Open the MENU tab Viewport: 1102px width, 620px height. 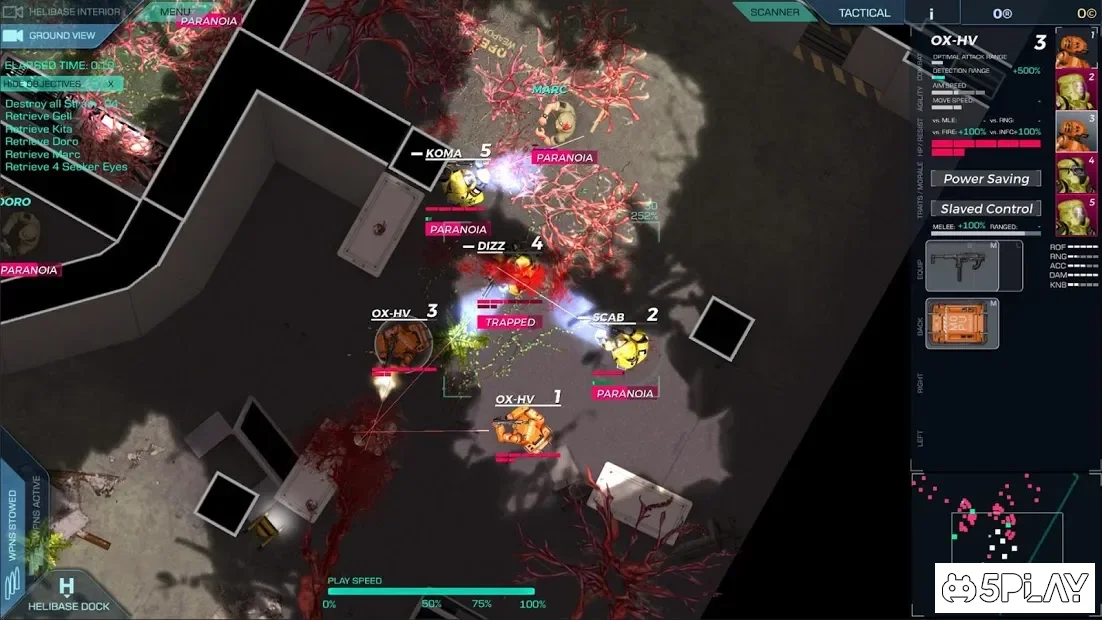[x=175, y=12]
